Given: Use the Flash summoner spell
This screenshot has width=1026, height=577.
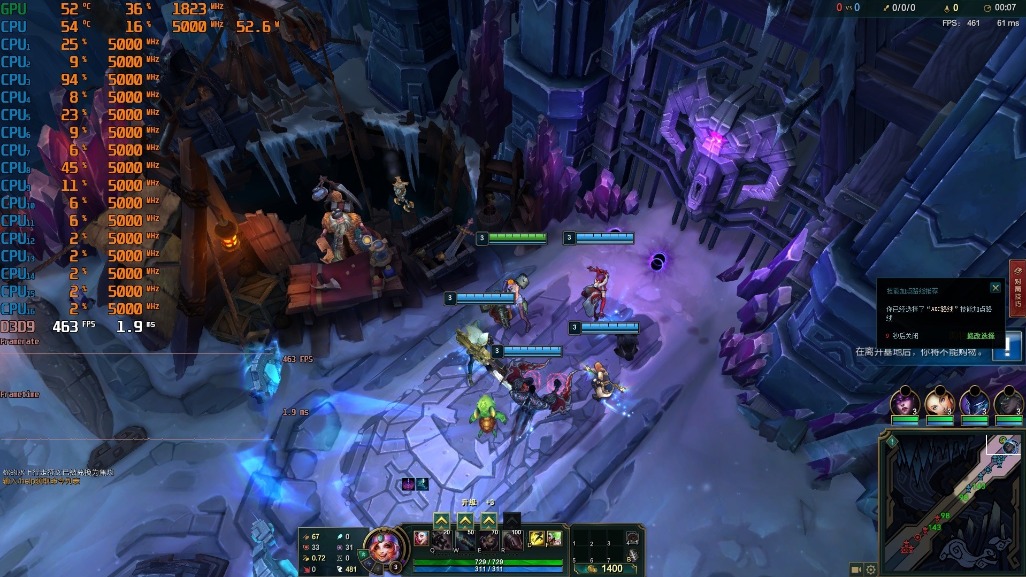Looking at the screenshot, I should (x=536, y=539).
